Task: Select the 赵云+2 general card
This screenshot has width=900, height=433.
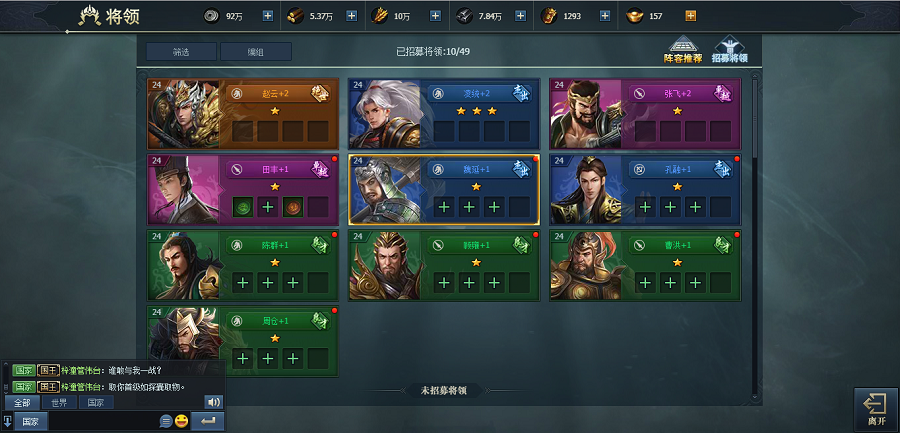Action: [242, 113]
